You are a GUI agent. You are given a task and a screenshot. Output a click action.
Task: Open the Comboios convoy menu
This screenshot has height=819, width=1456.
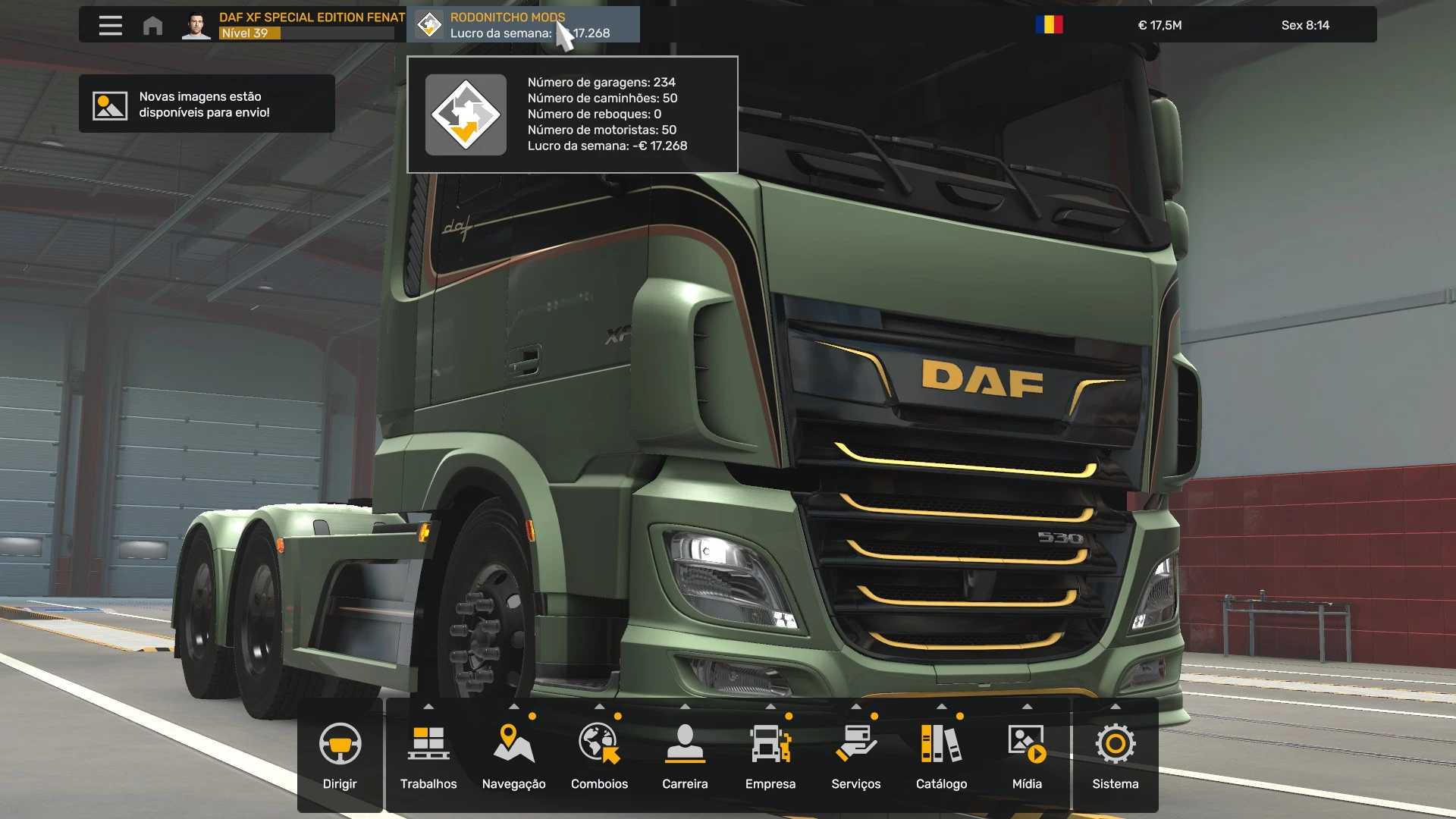tap(599, 755)
